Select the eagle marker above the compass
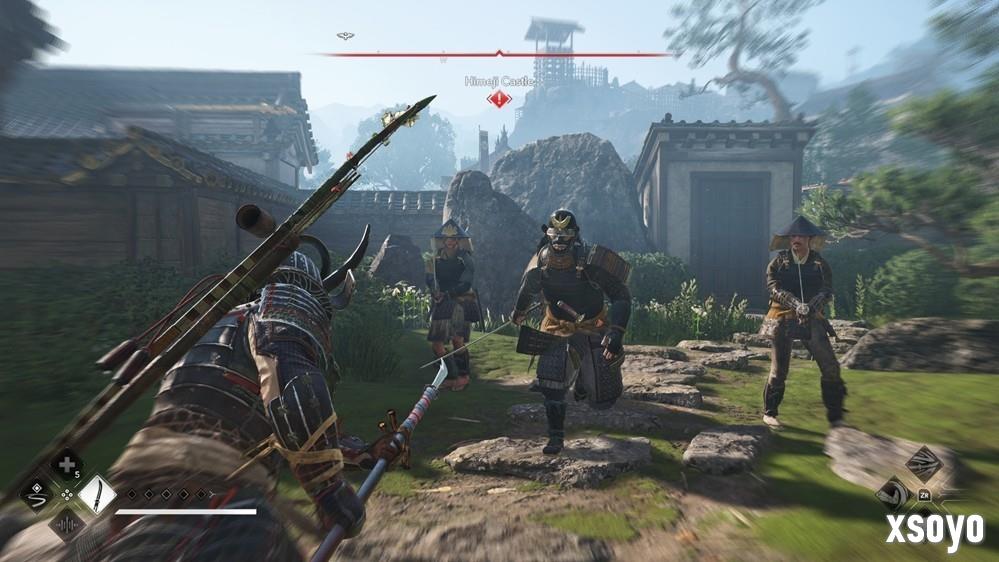The height and width of the screenshot is (562, 999). [x=345, y=36]
